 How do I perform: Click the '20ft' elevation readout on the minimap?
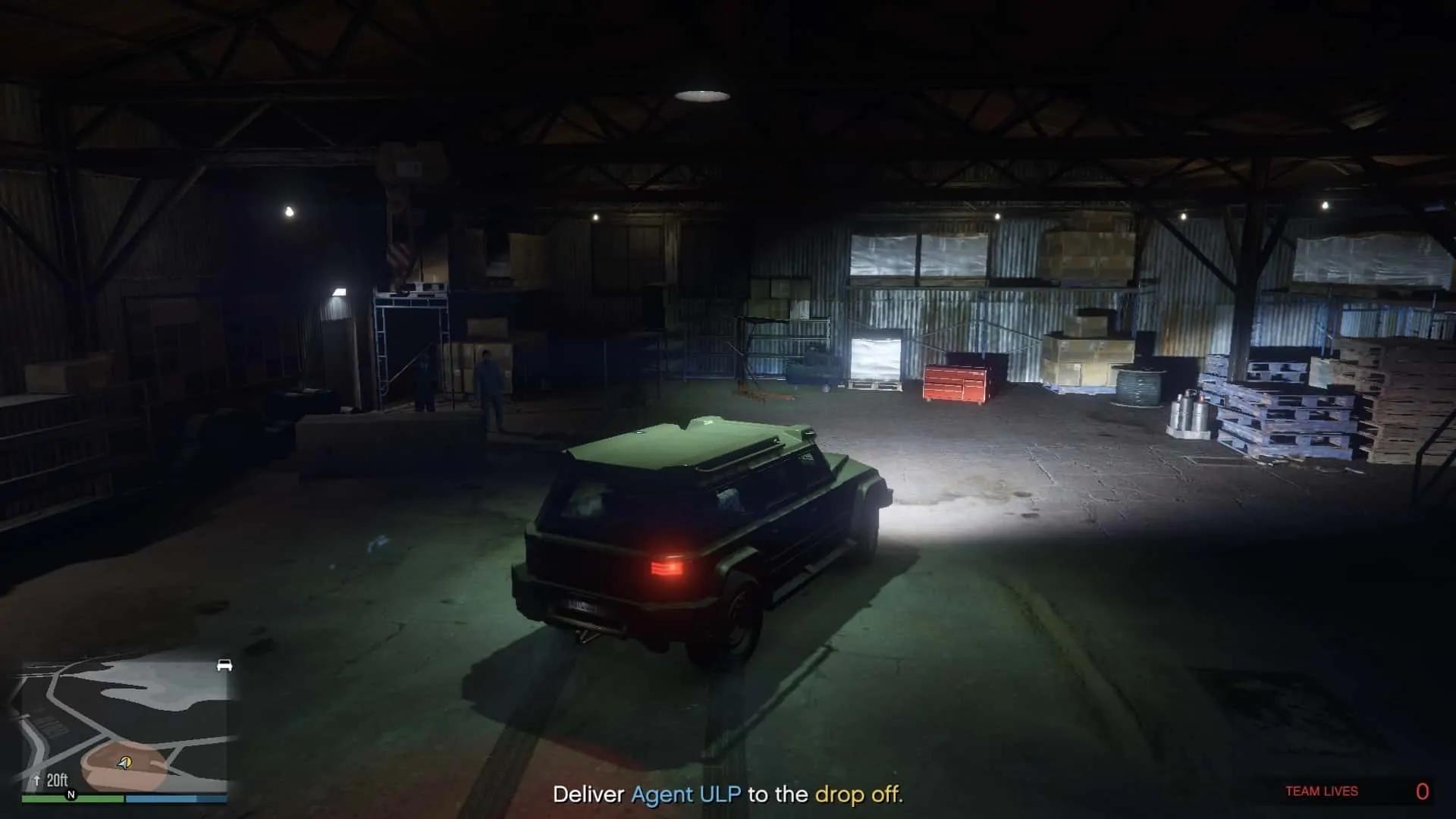[58, 779]
